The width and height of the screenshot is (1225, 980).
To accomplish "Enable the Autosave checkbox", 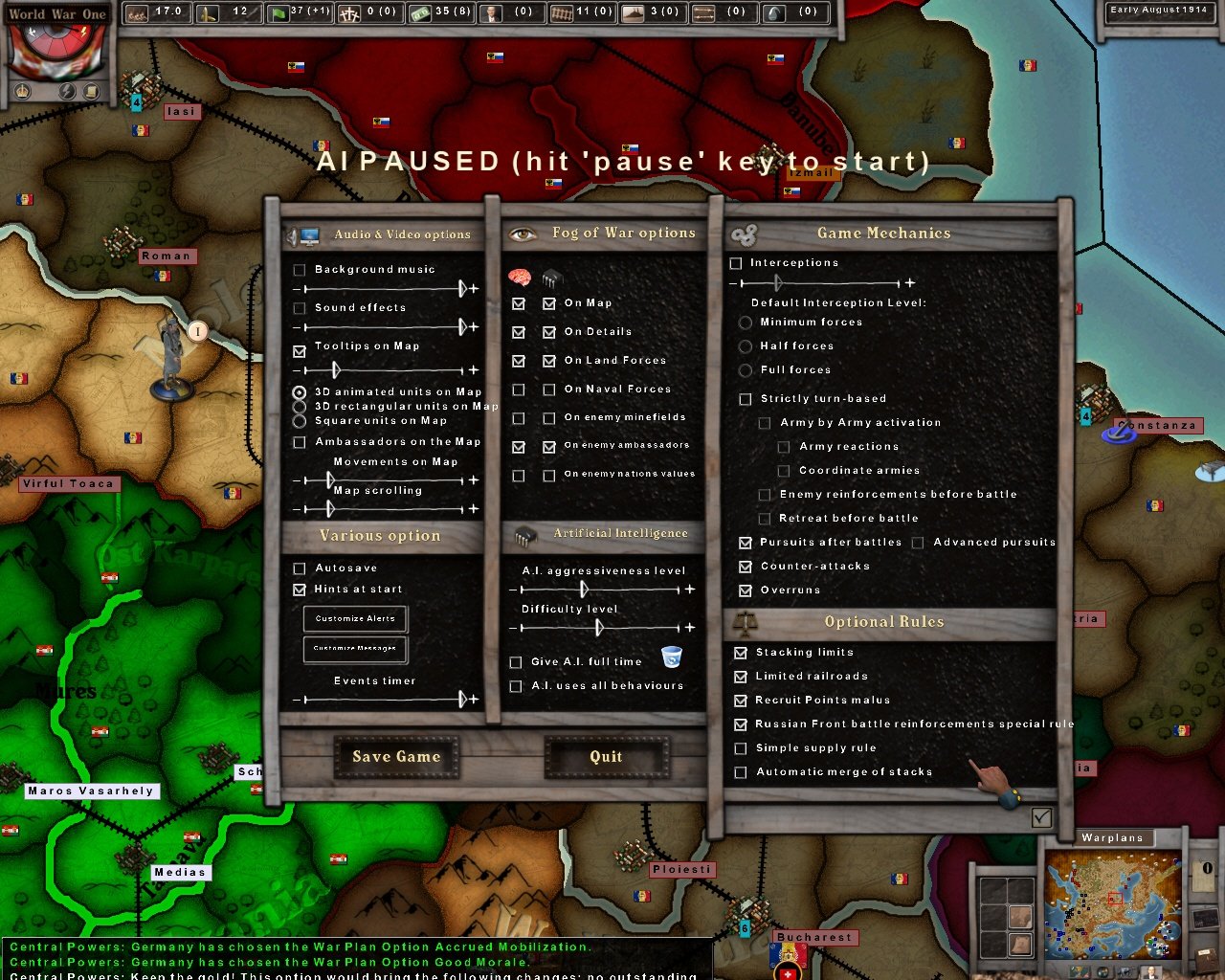I will (300, 568).
